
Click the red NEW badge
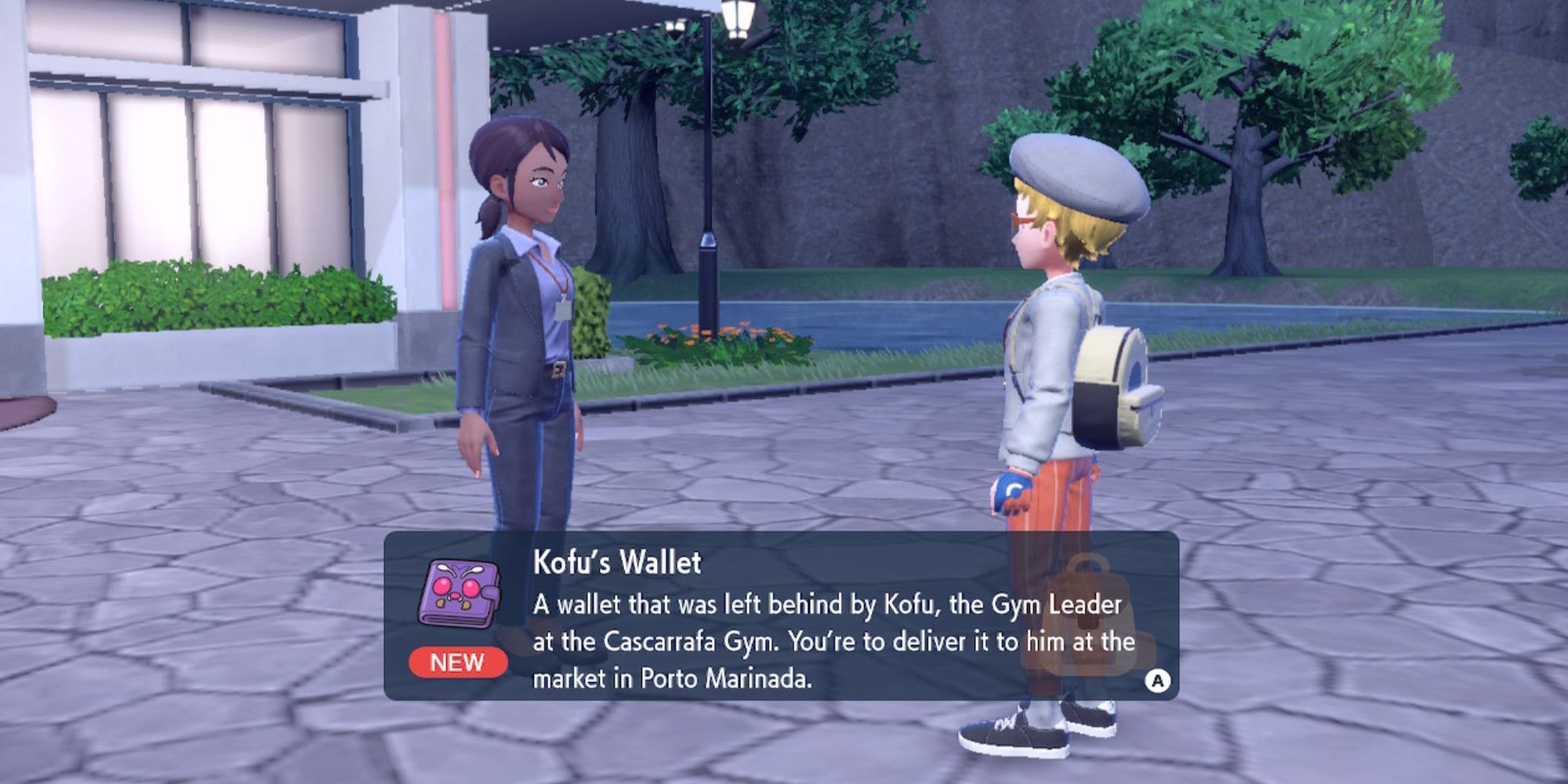459,662
